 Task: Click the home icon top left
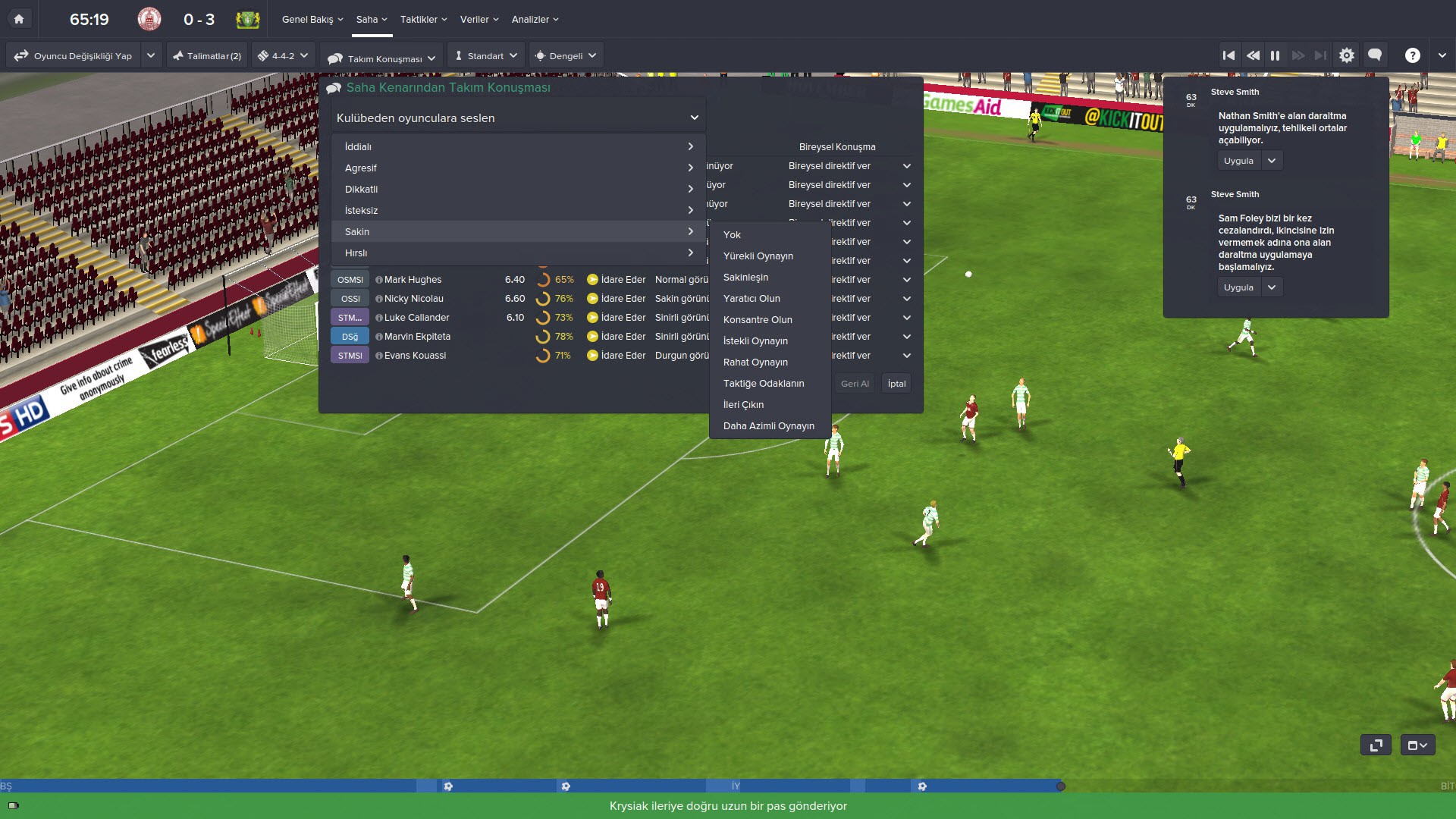pyautogui.click(x=18, y=19)
